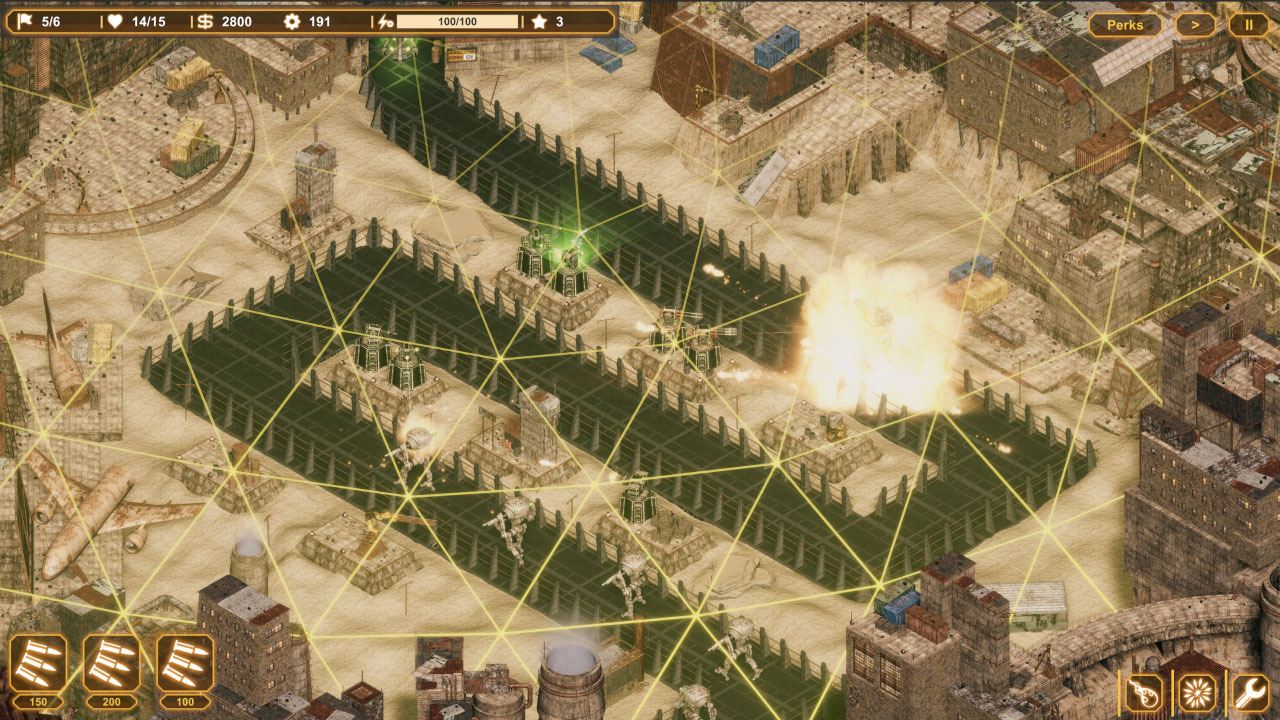This screenshot has height=720, width=1280.
Task: Toggle pause with the || button
Action: click(1248, 24)
